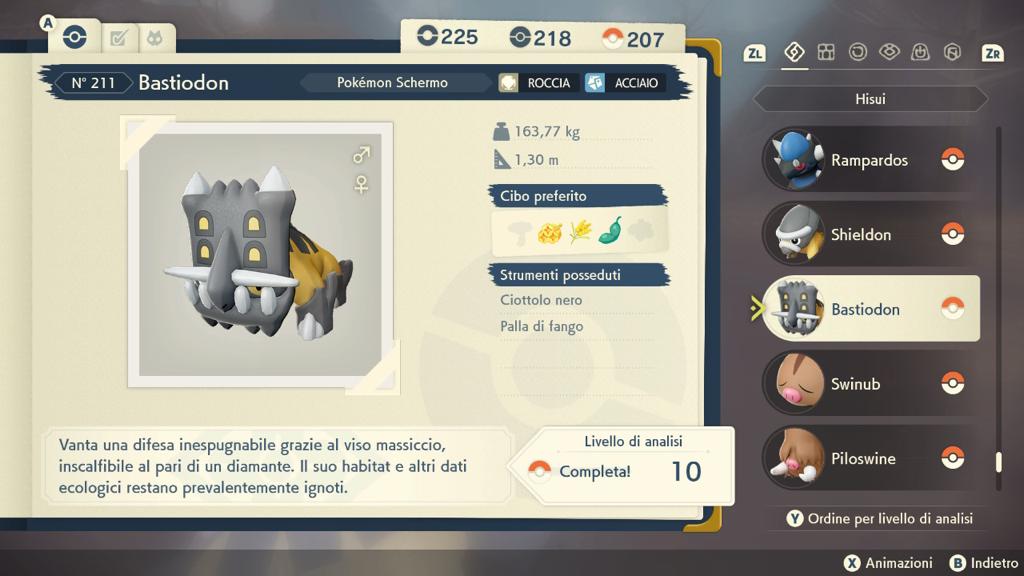Select the male gender symbol on photo
The width and height of the screenshot is (1024, 576).
[x=361, y=155]
